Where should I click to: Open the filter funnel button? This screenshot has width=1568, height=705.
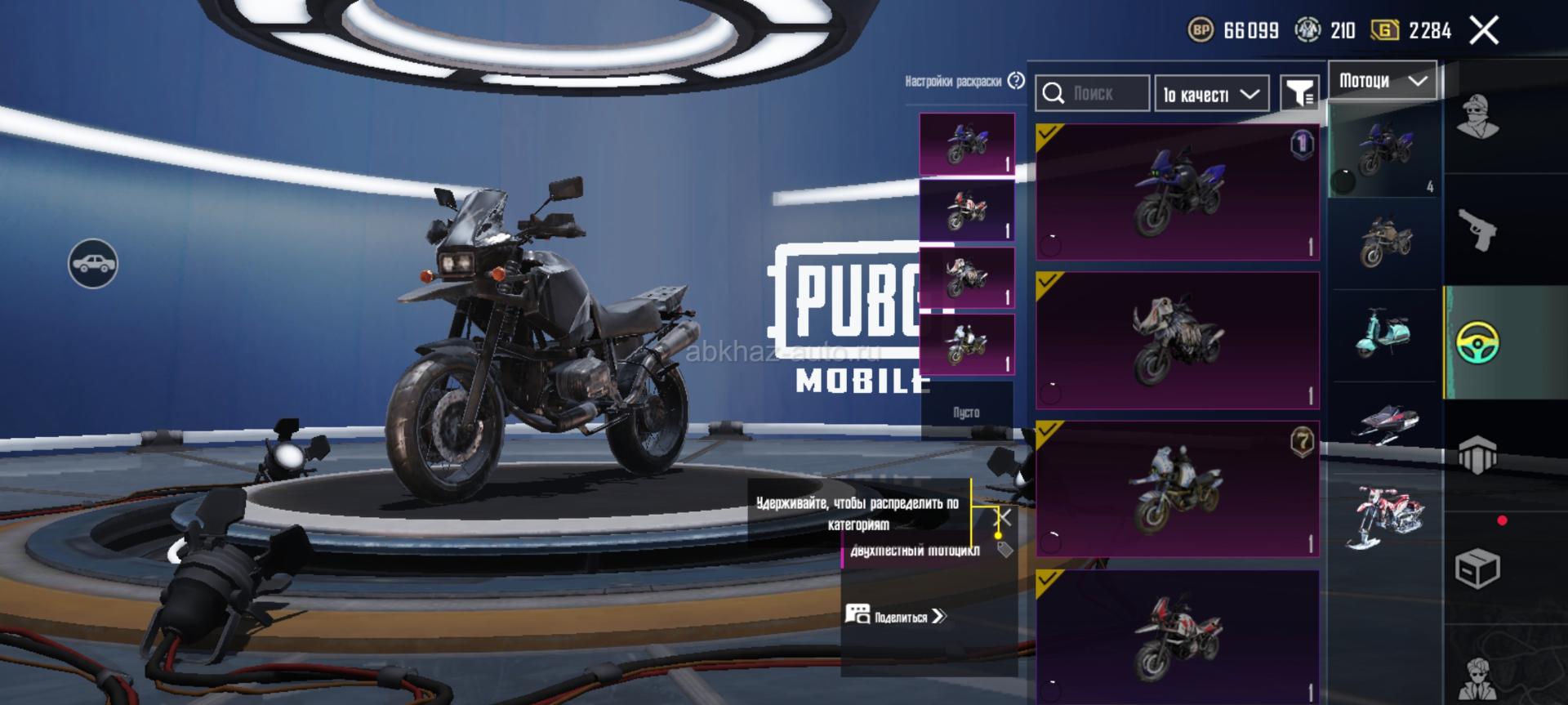pos(1298,94)
